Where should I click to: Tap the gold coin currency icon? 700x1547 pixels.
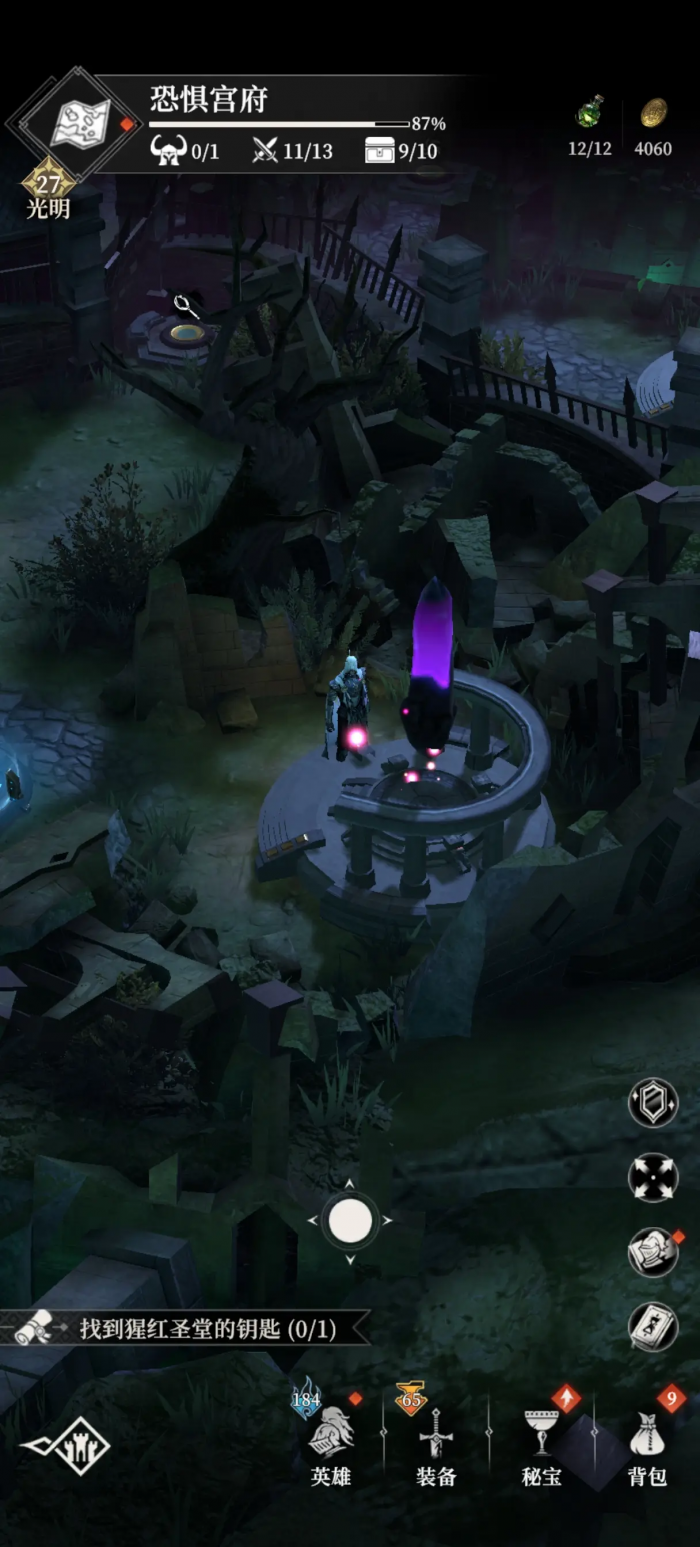(653, 112)
